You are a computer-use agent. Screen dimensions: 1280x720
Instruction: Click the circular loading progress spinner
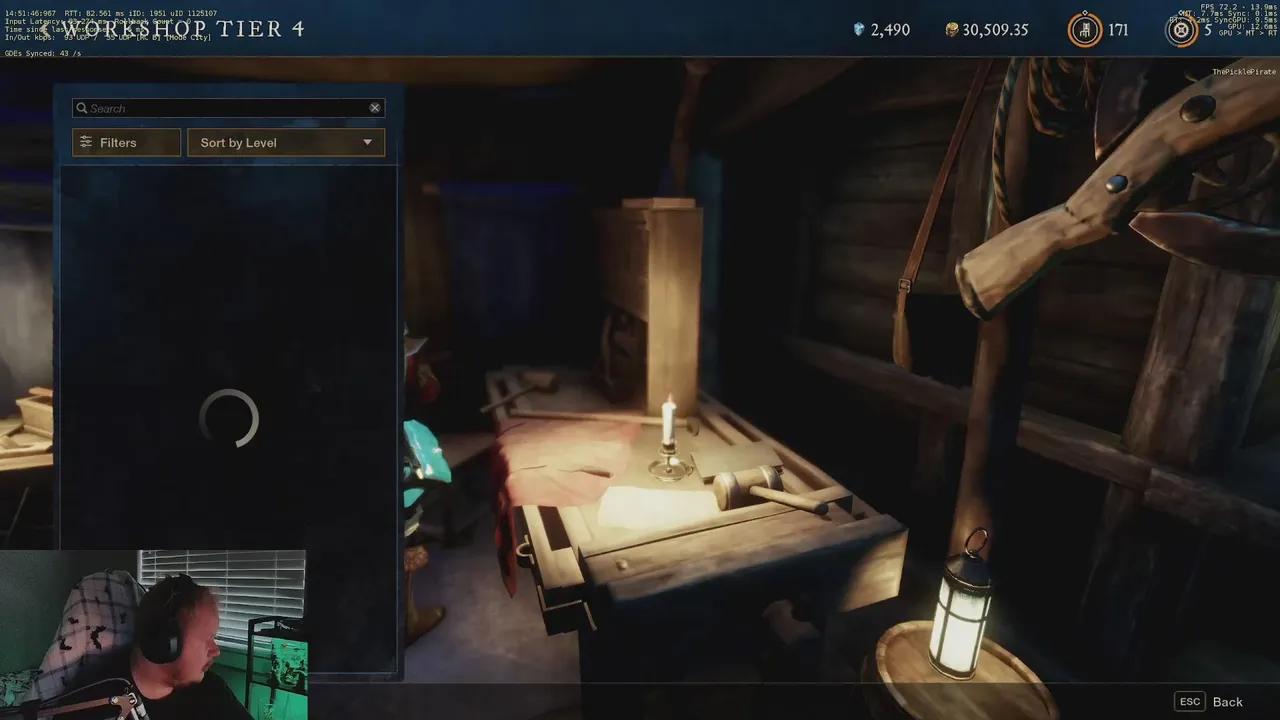[x=229, y=420]
